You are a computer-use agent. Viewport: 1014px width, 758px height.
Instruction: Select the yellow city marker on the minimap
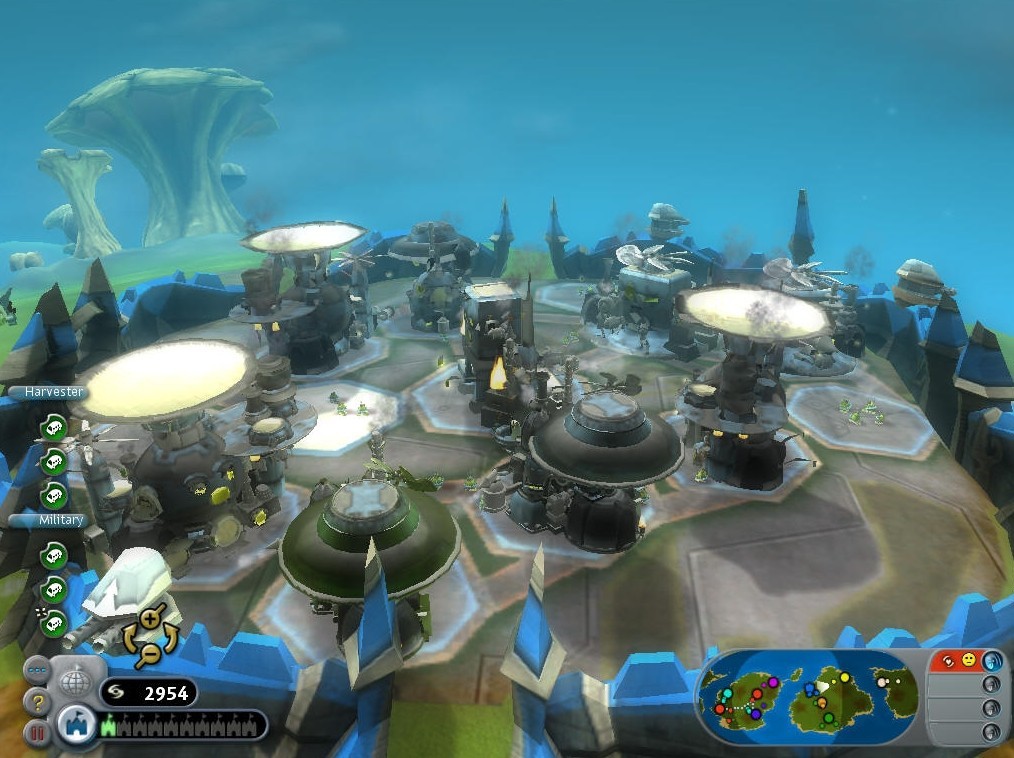844,678
